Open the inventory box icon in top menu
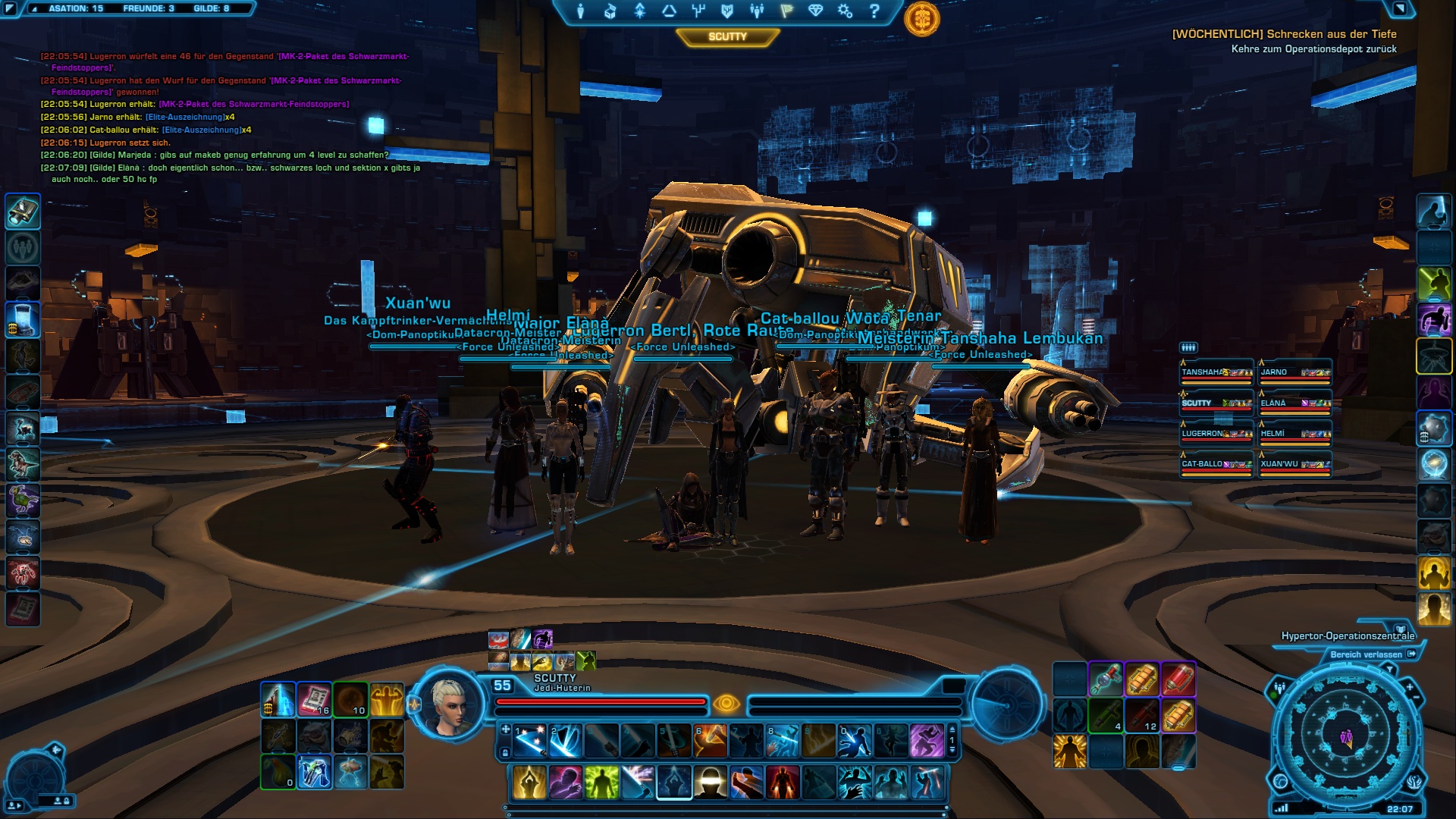The width and height of the screenshot is (1456, 819). point(610,11)
